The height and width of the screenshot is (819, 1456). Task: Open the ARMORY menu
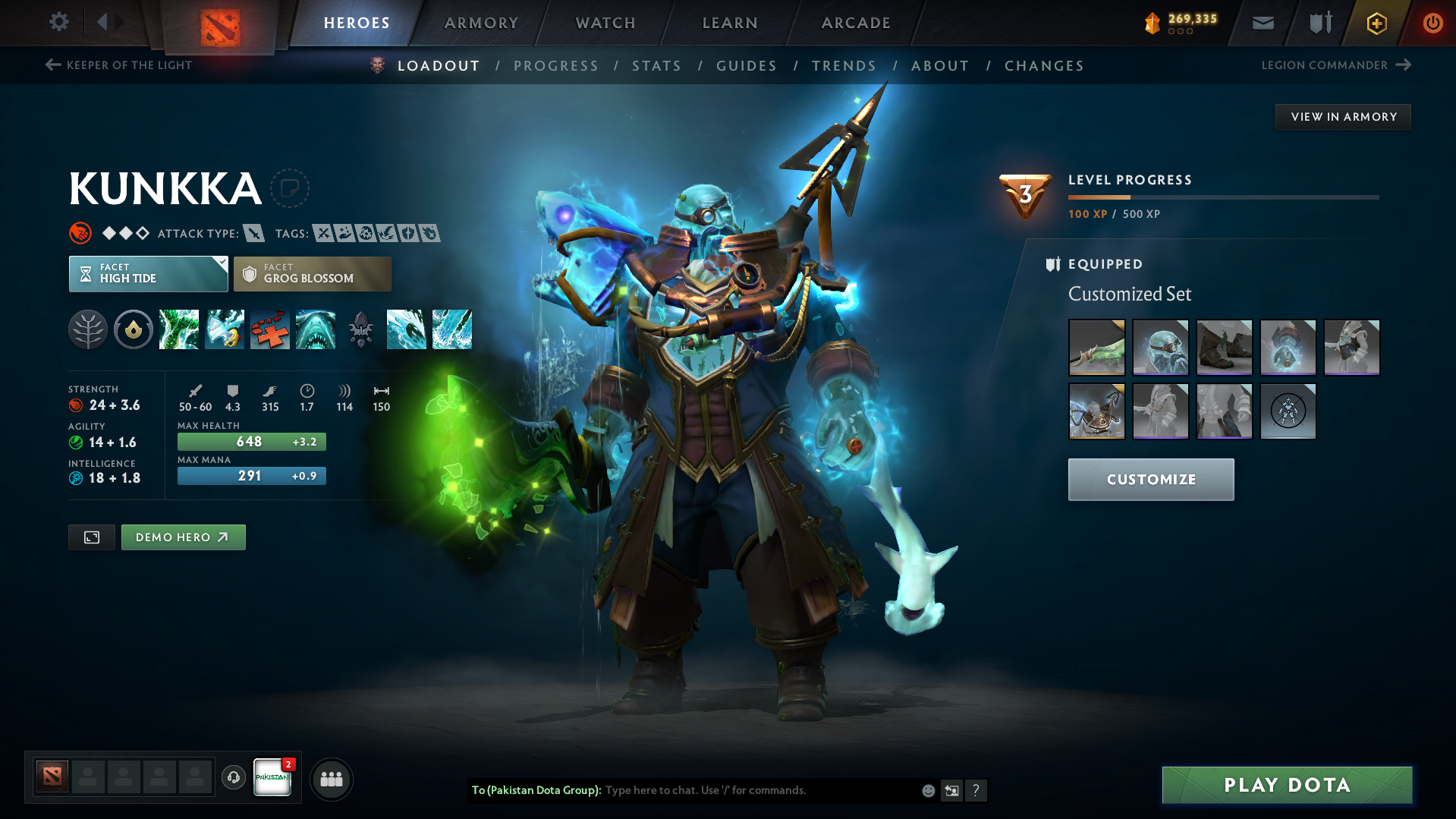click(x=481, y=23)
